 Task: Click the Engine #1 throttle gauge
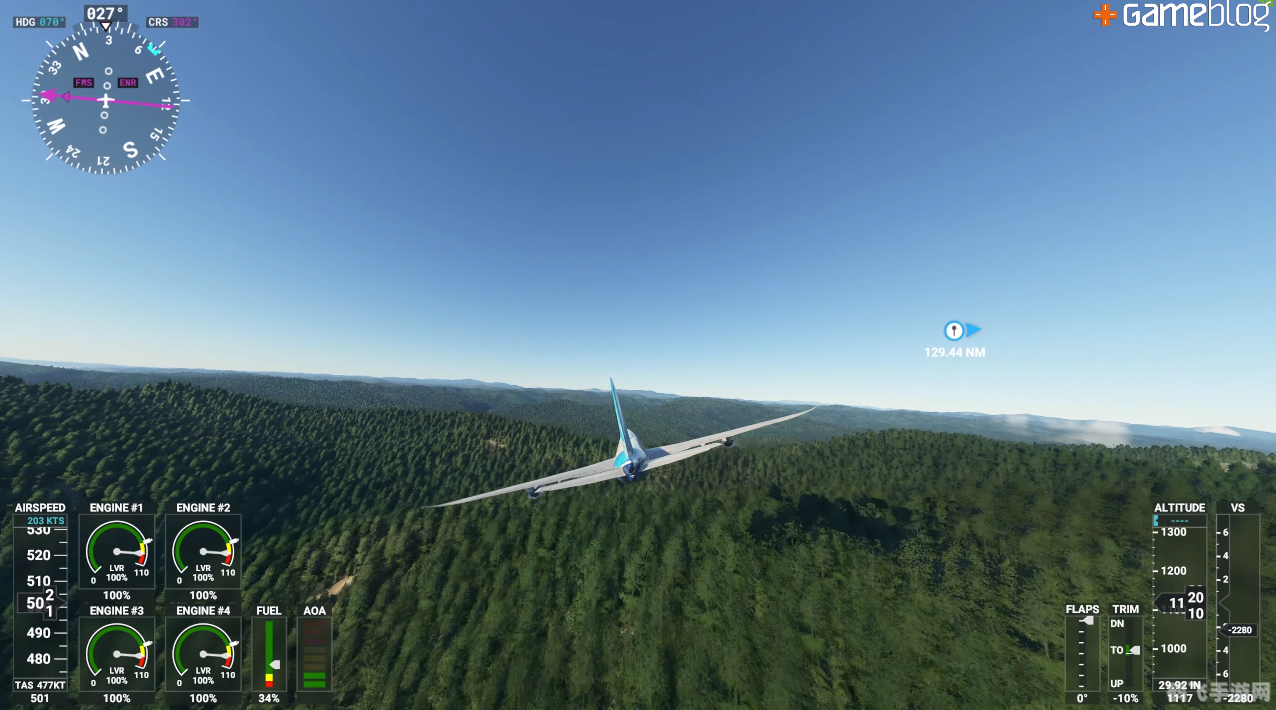point(117,553)
